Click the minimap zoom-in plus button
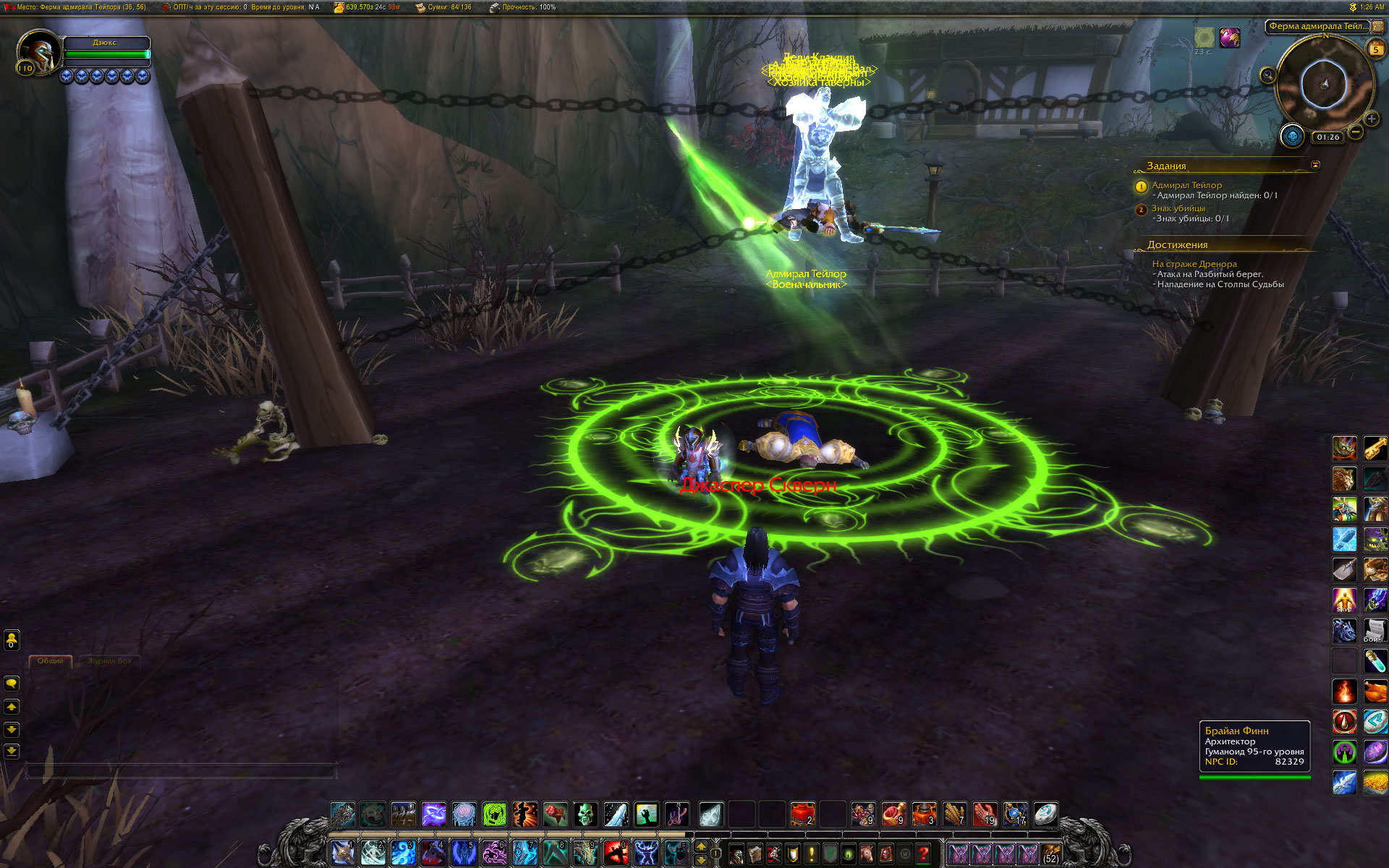1389x868 pixels. [x=1371, y=119]
